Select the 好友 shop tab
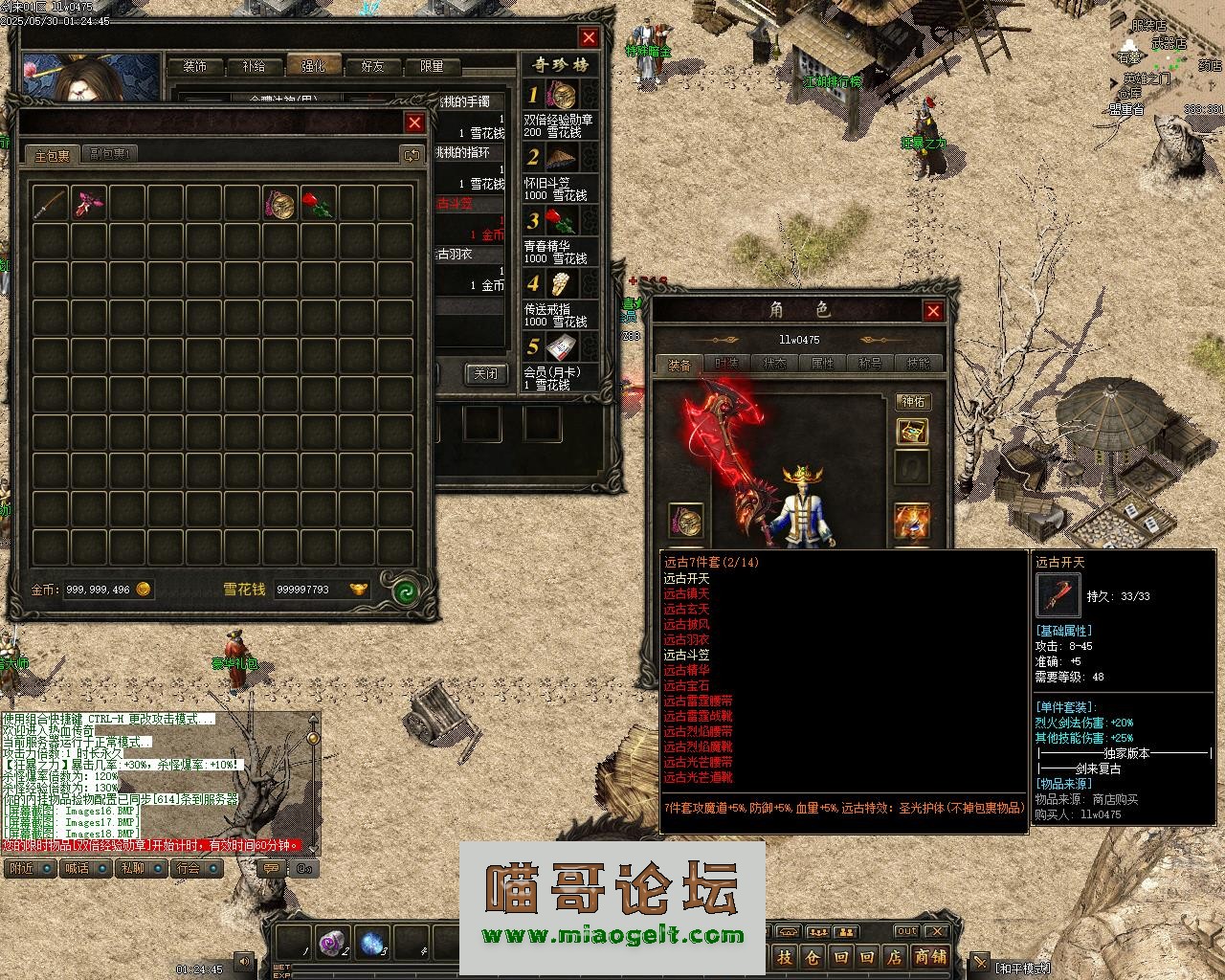The width and height of the screenshot is (1225, 980). point(372,66)
